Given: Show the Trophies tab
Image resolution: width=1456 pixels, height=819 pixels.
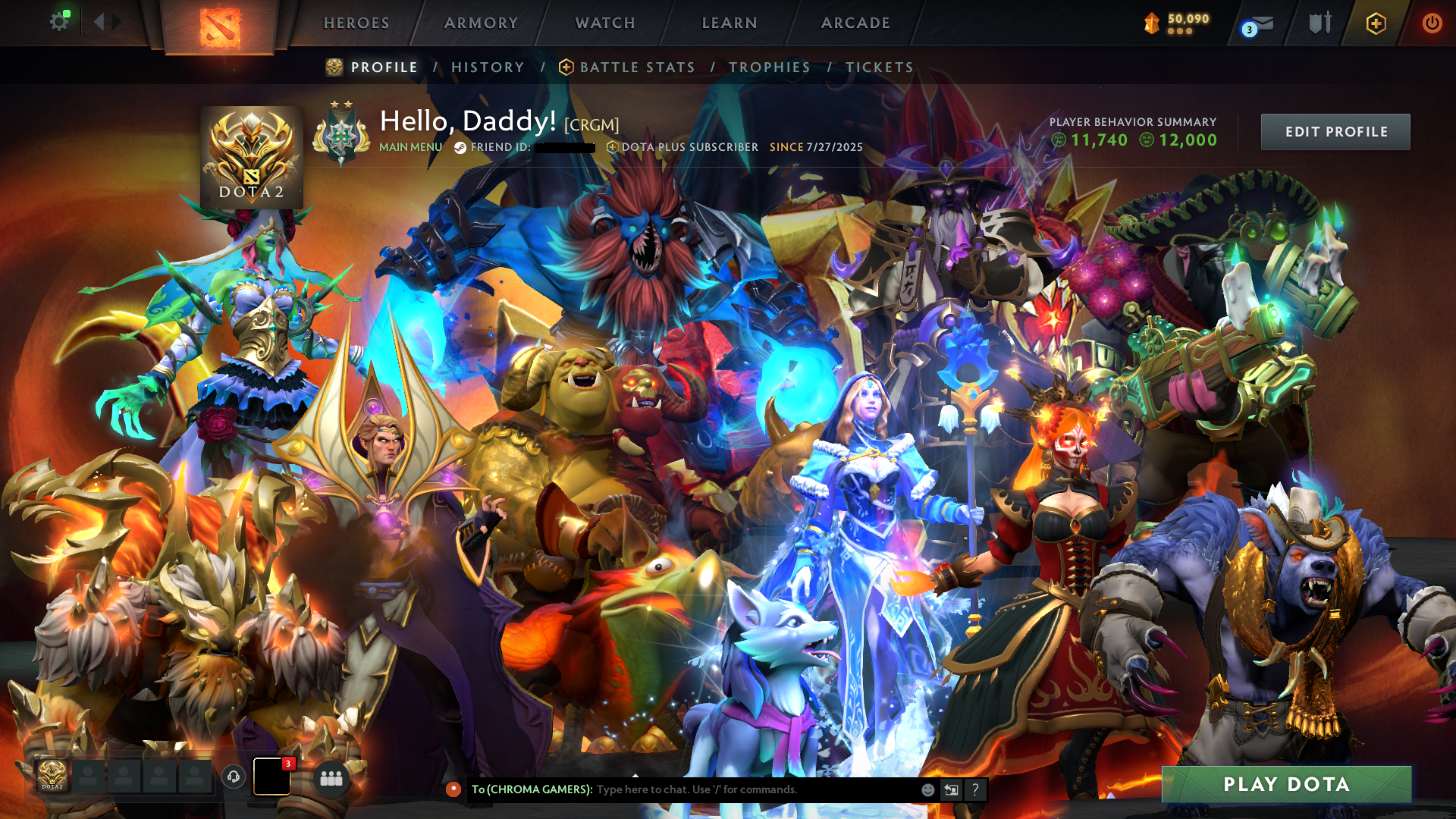Looking at the screenshot, I should point(770,67).
